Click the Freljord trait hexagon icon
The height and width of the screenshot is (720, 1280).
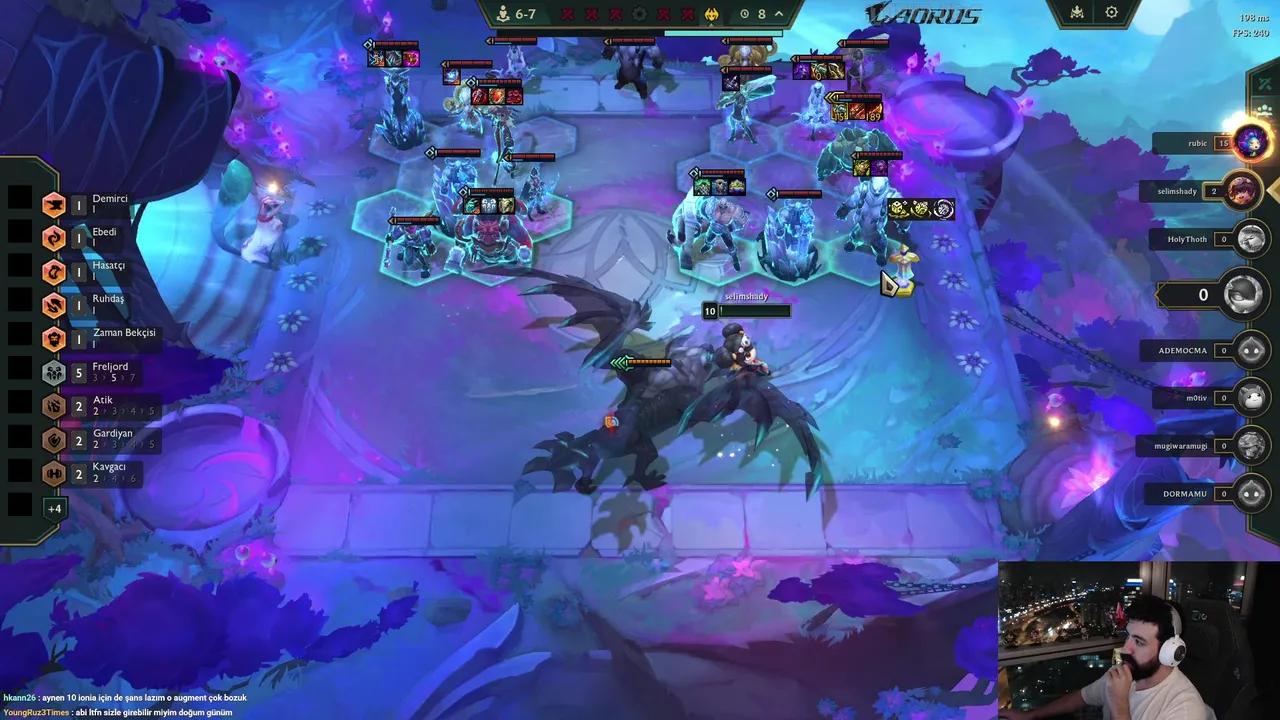54,372
